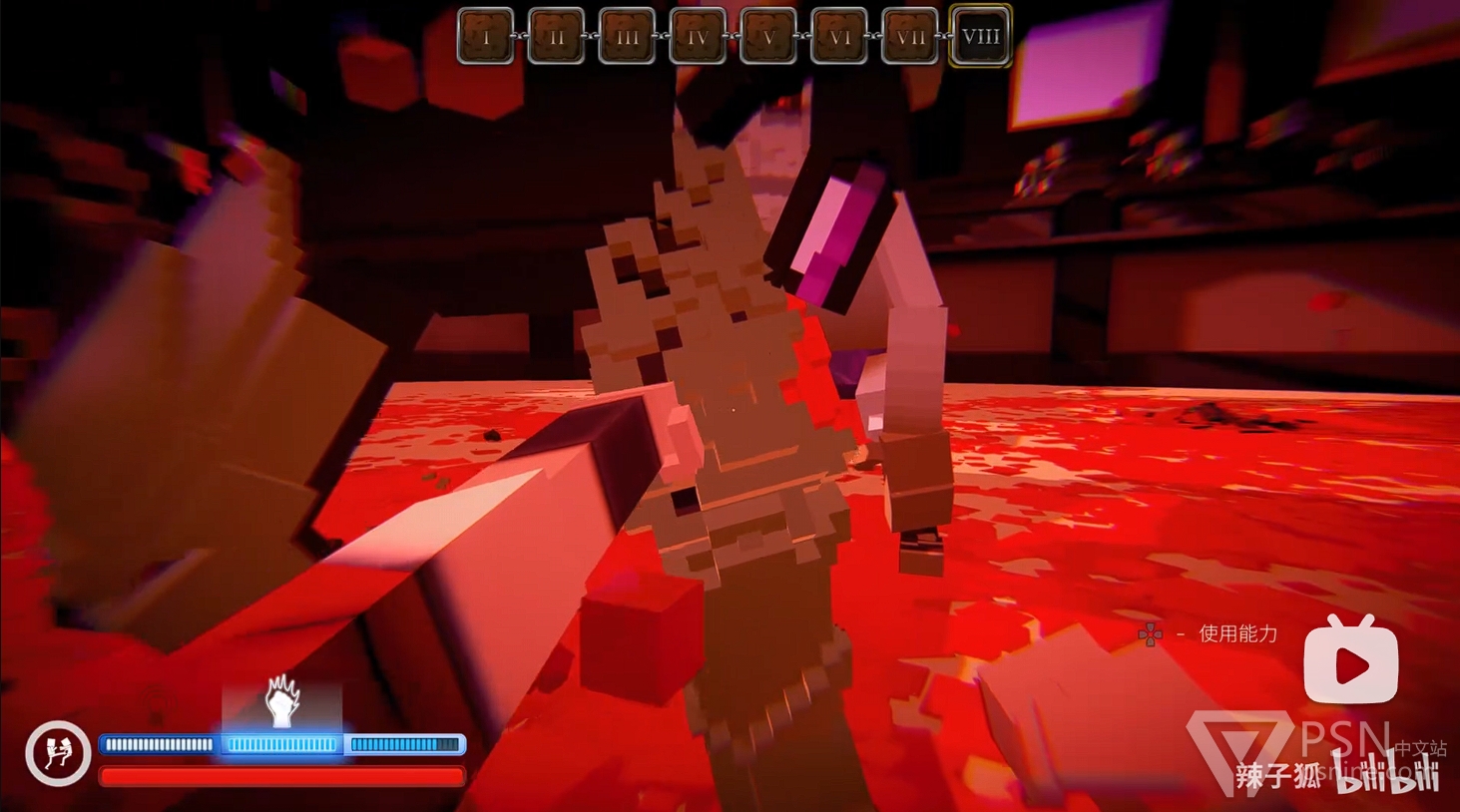Choose the stage III tile
1460x812 pixels.
click(x=627, y=37)
